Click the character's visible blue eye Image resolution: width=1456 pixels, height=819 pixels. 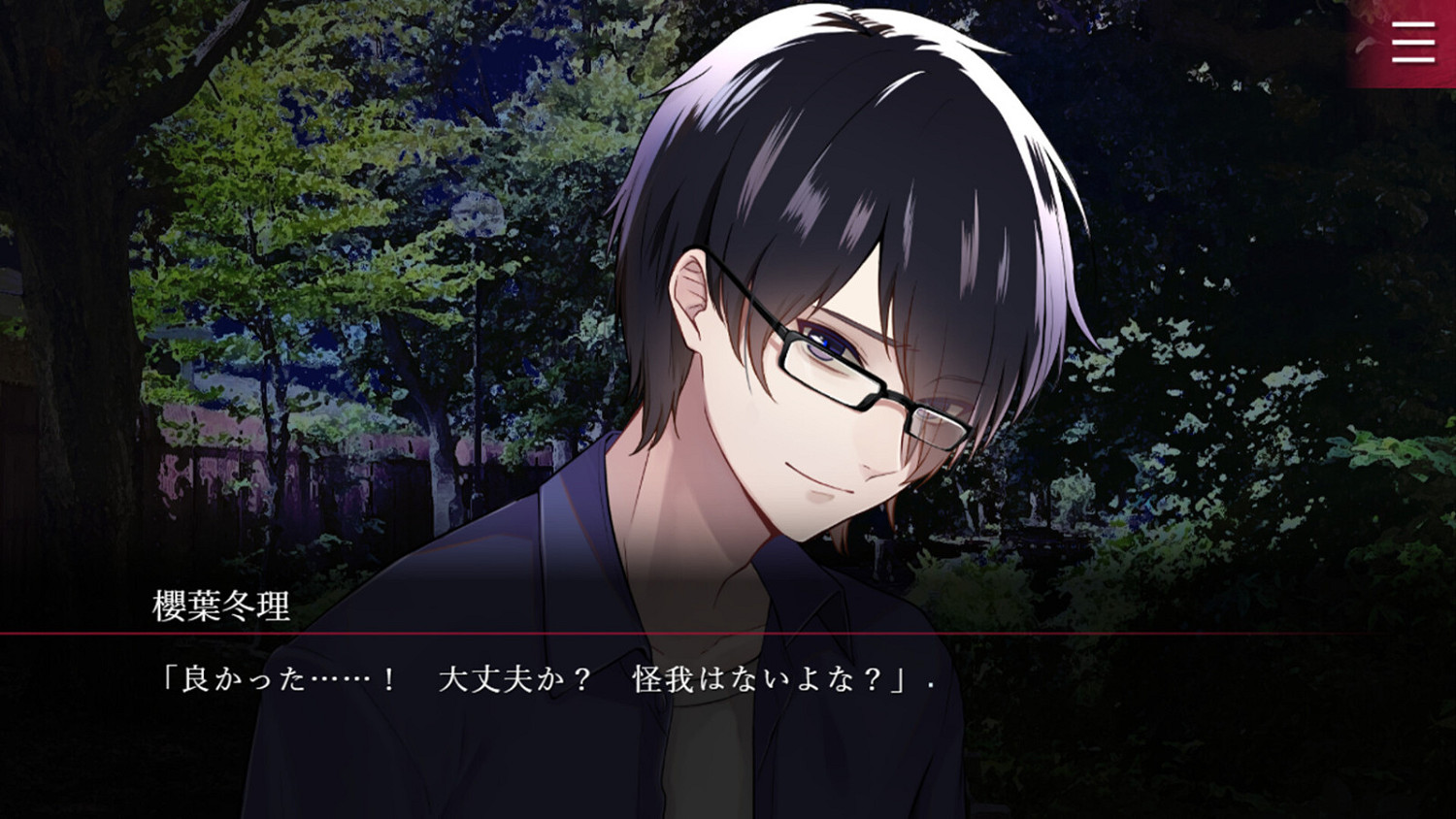coord(822,342)
